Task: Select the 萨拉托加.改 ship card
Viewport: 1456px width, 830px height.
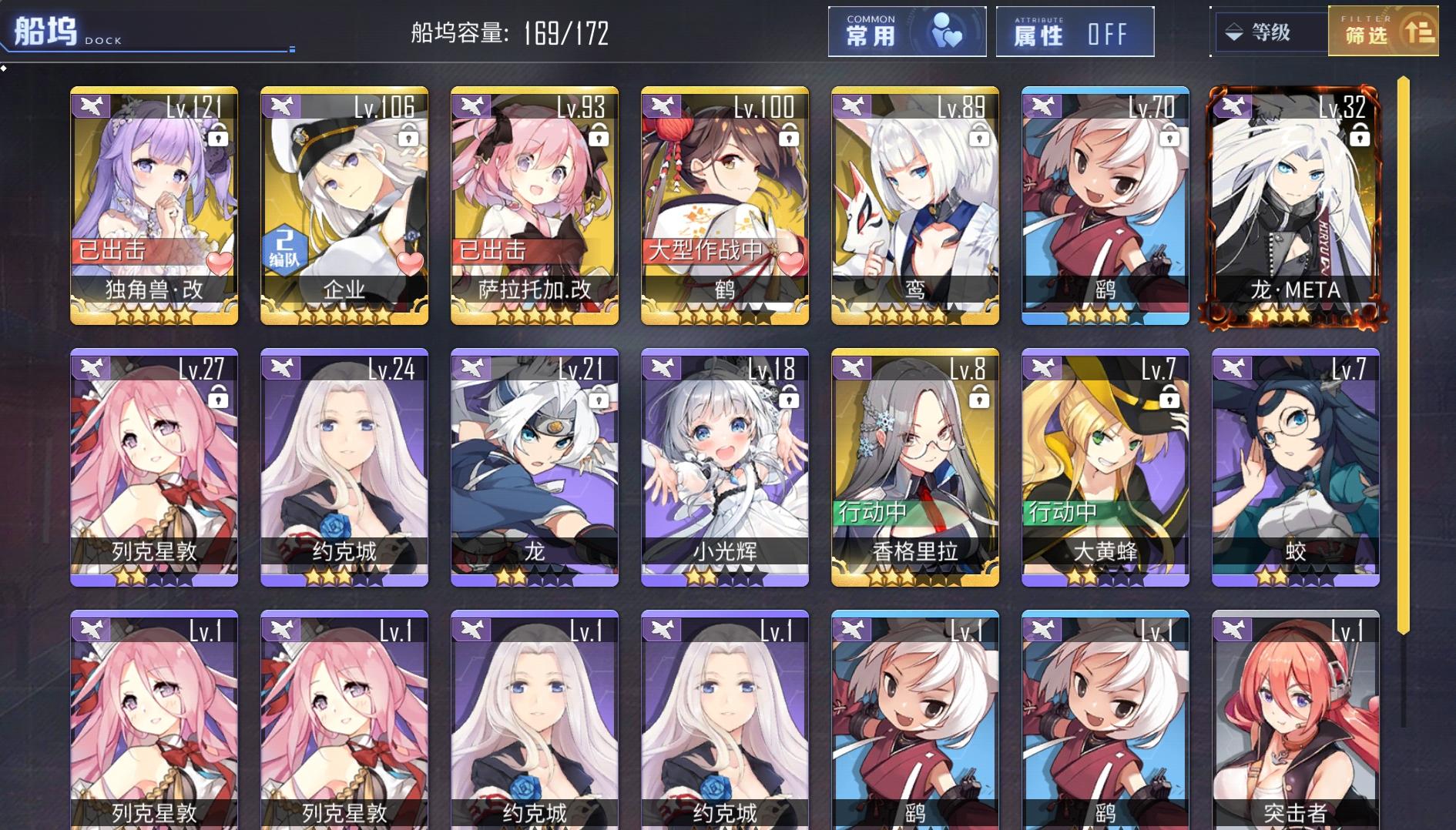Action: point(534,204)
